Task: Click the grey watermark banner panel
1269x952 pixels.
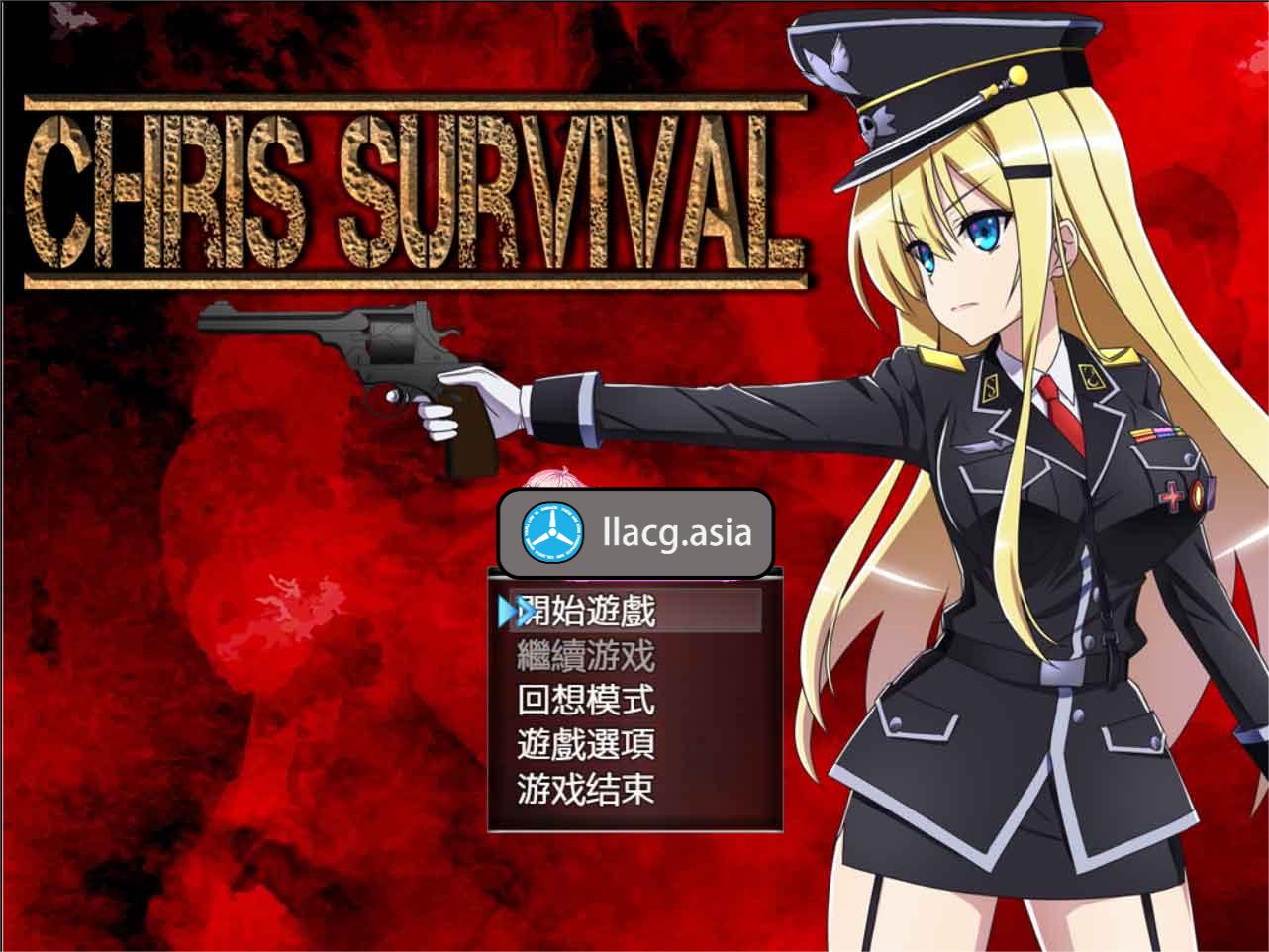Action: [634, 534]
